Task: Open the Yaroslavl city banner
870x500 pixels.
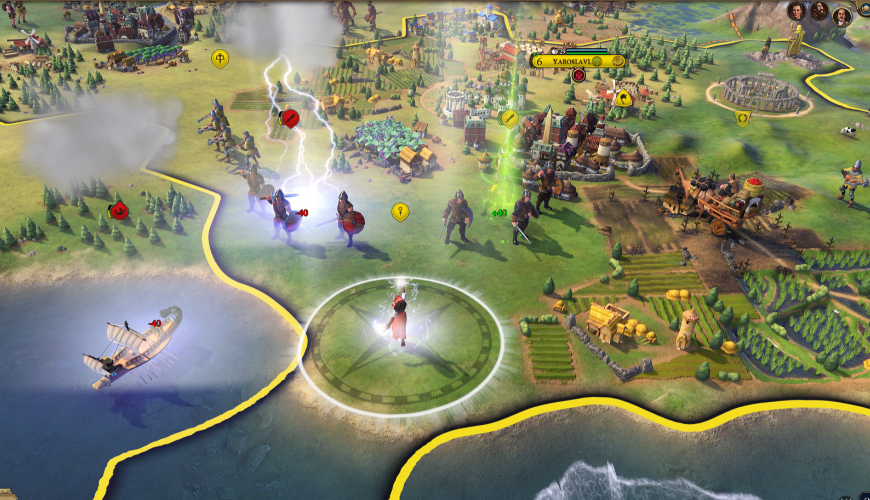Action: coord(578,61)
